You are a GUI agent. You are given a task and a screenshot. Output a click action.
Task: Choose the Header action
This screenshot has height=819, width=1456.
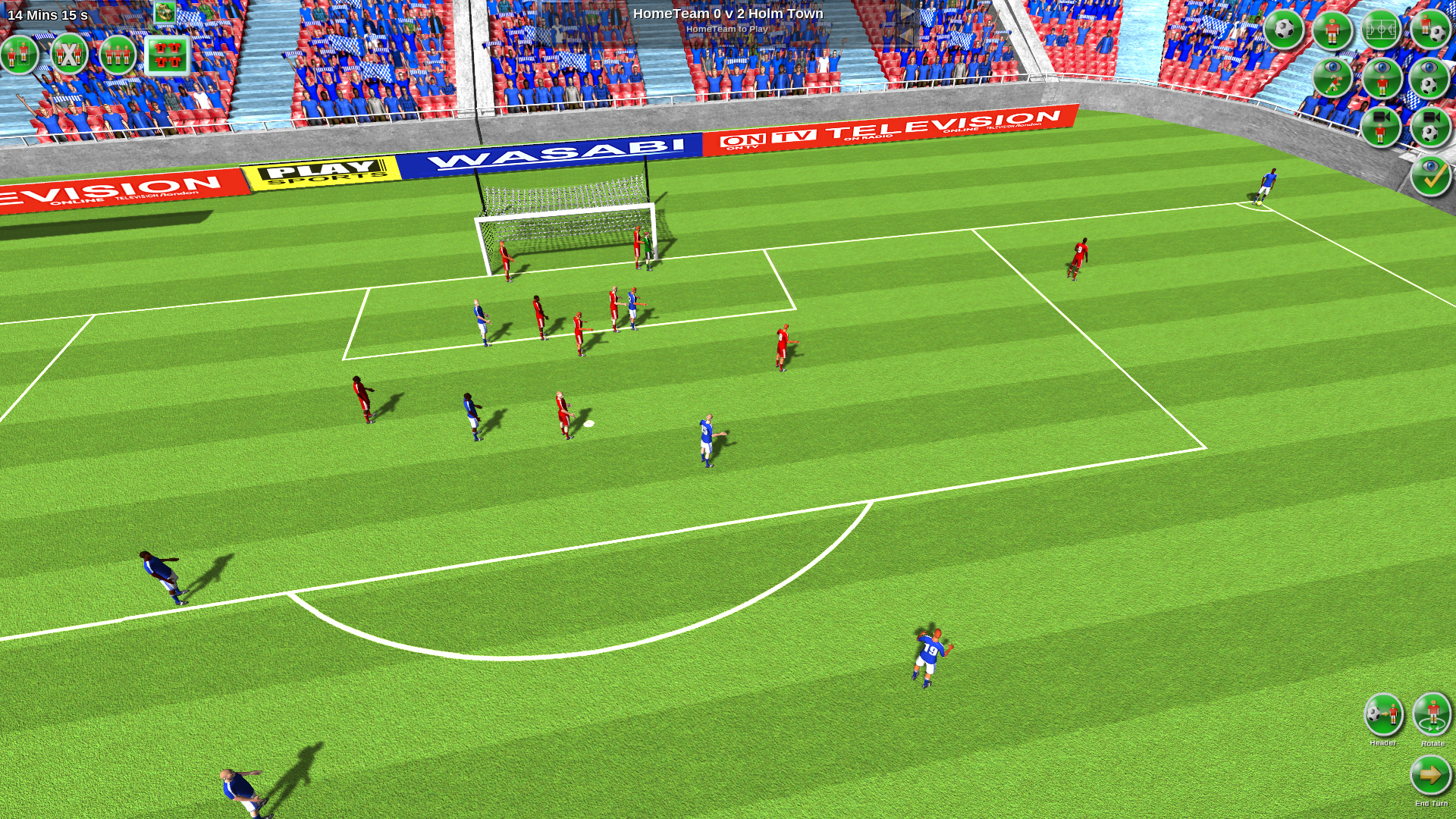point(1383,714)
